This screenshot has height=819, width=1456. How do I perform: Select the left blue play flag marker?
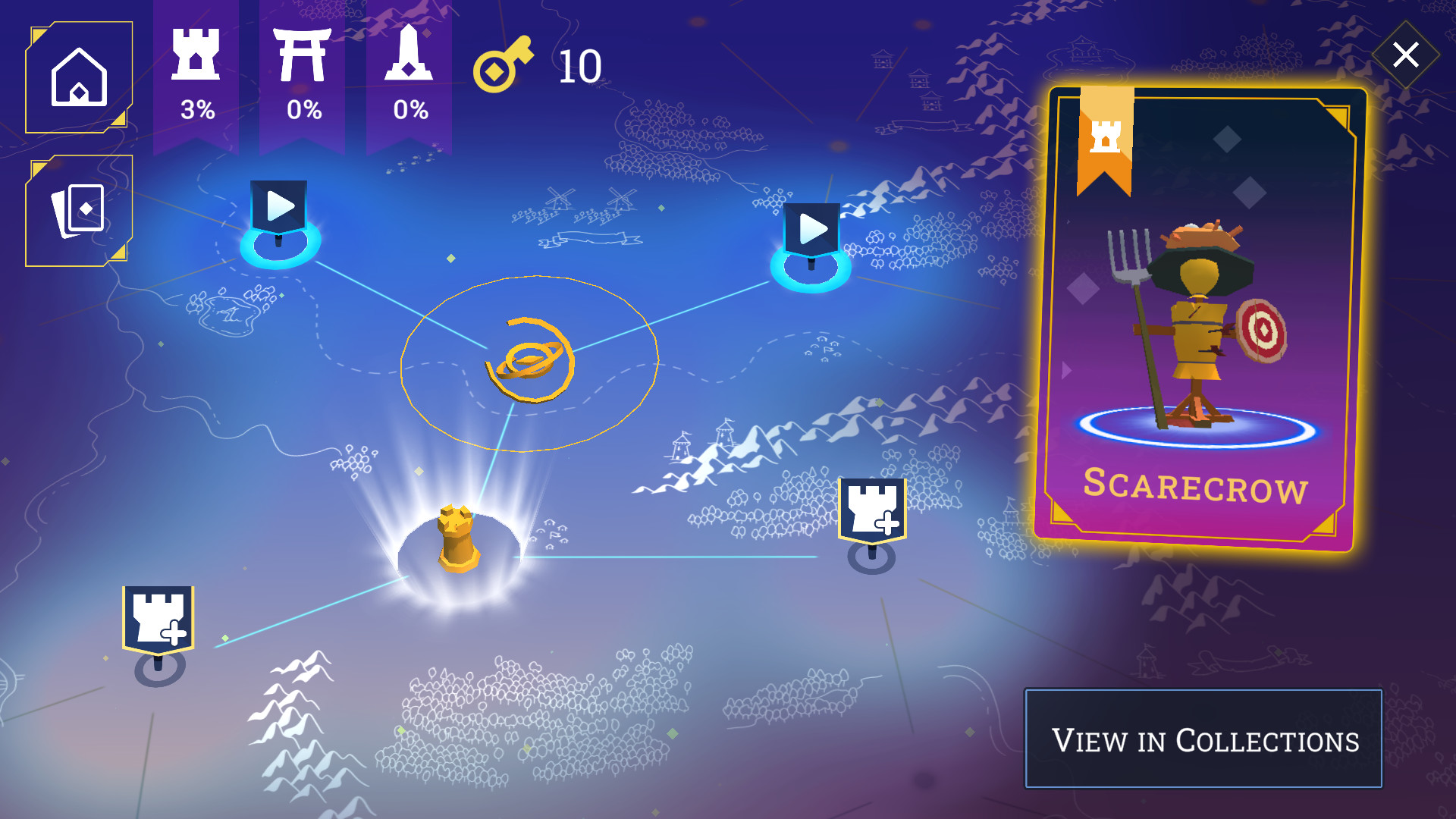click(279, 205)
